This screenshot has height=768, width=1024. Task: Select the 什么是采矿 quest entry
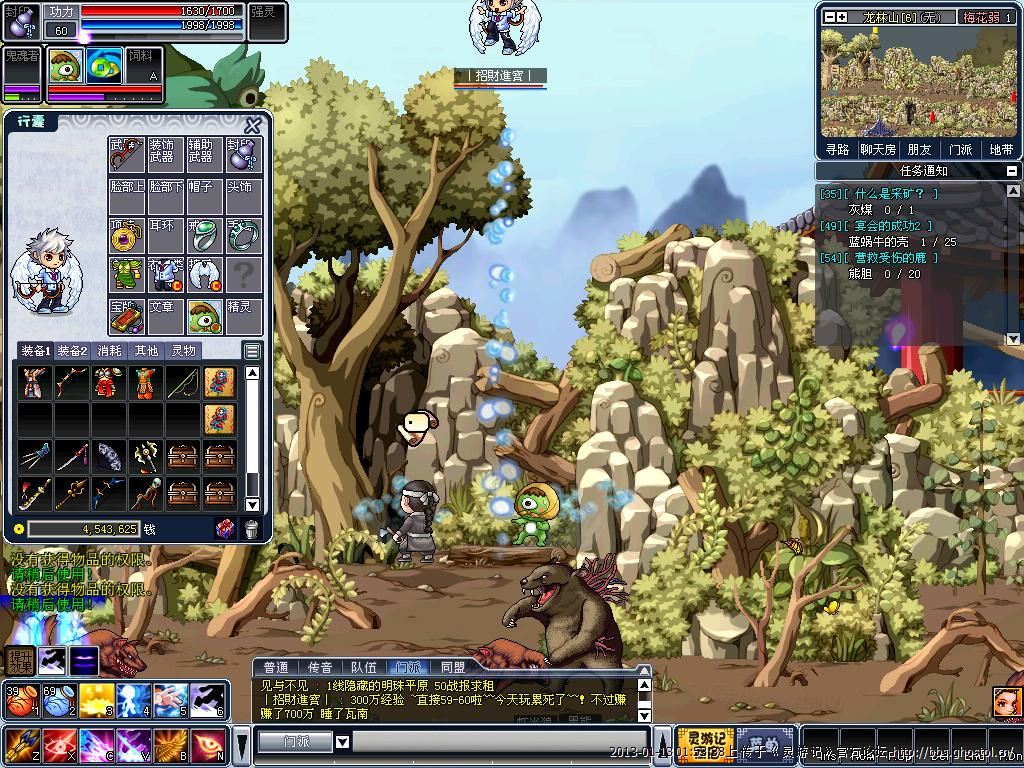click(880, 194)
